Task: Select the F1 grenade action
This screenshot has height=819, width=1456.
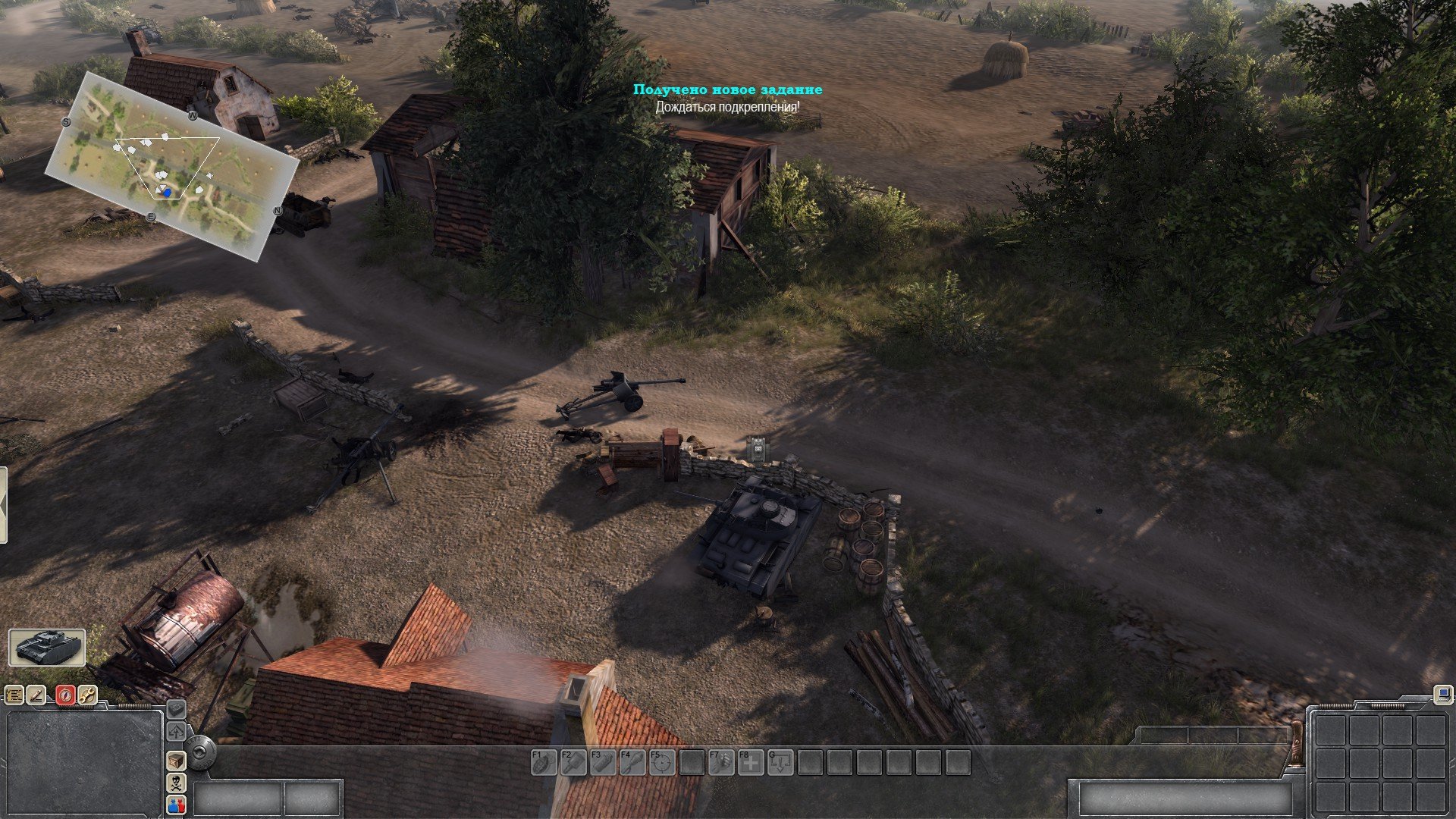Action: (544, 762)
